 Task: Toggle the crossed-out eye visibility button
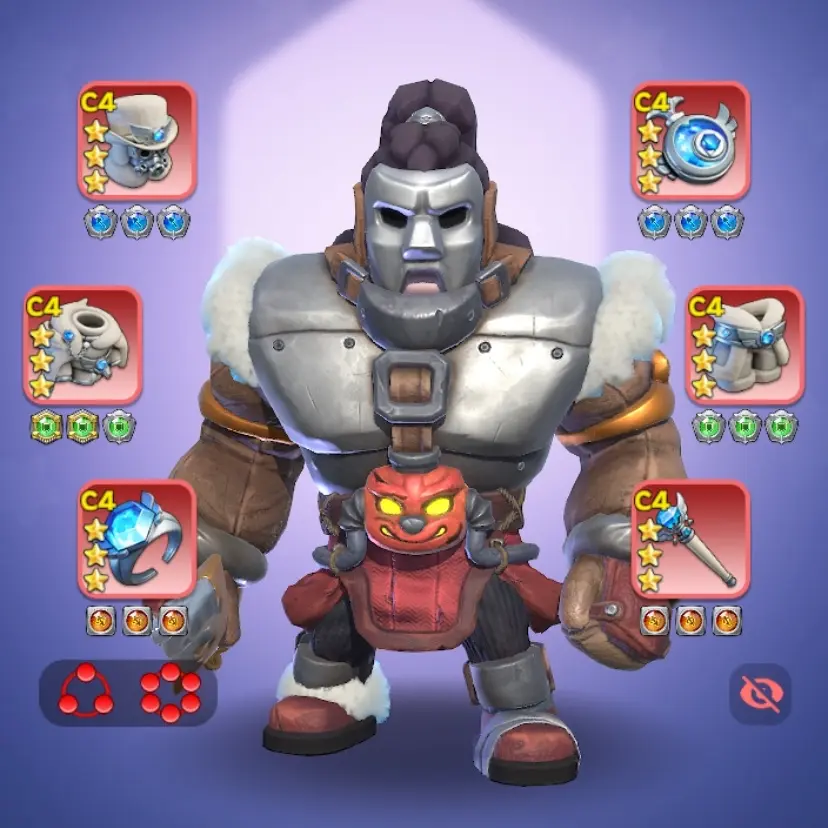pos(760,693)
